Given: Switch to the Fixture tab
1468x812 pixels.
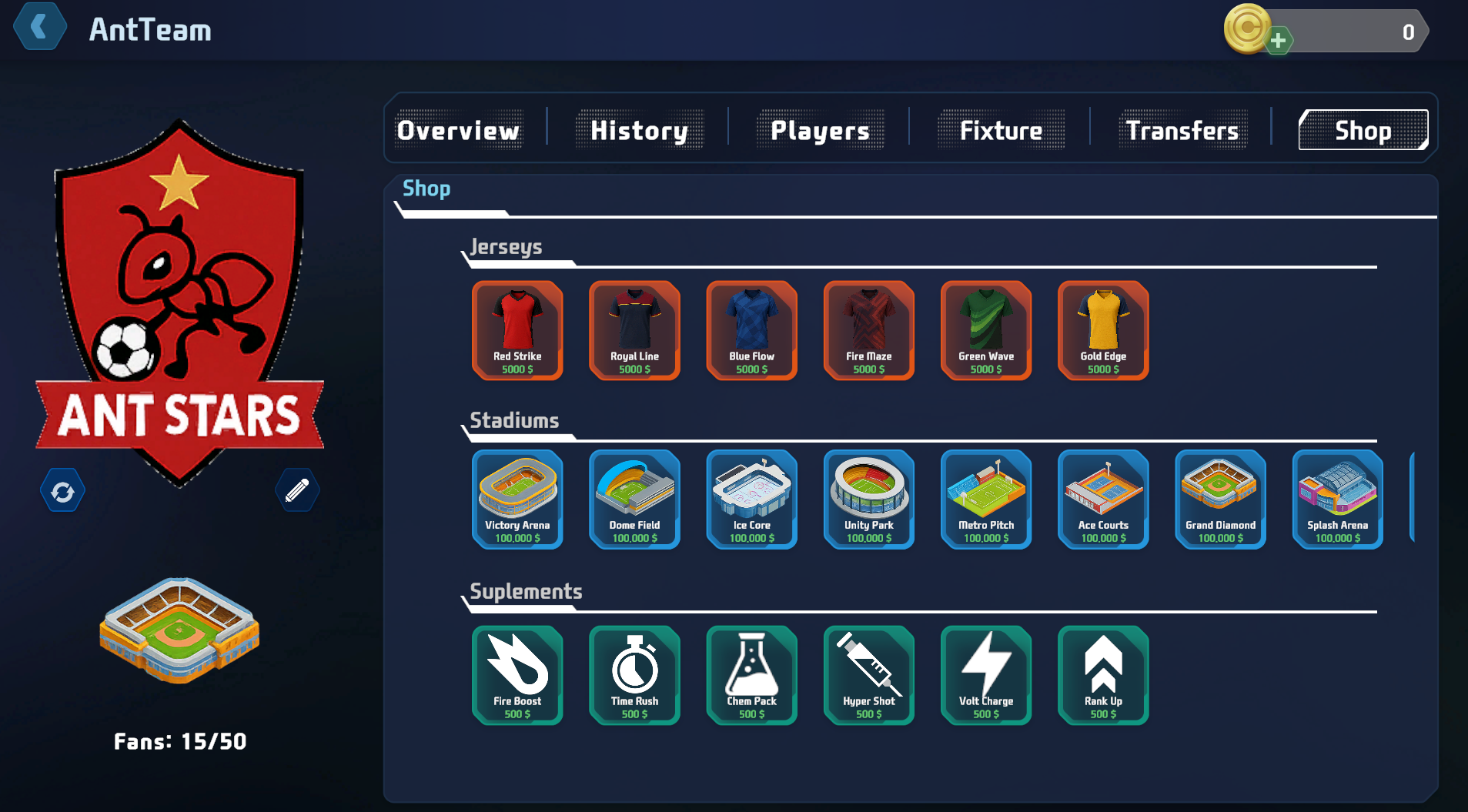Looking at the screenshot, I should tap(1000, 130).
